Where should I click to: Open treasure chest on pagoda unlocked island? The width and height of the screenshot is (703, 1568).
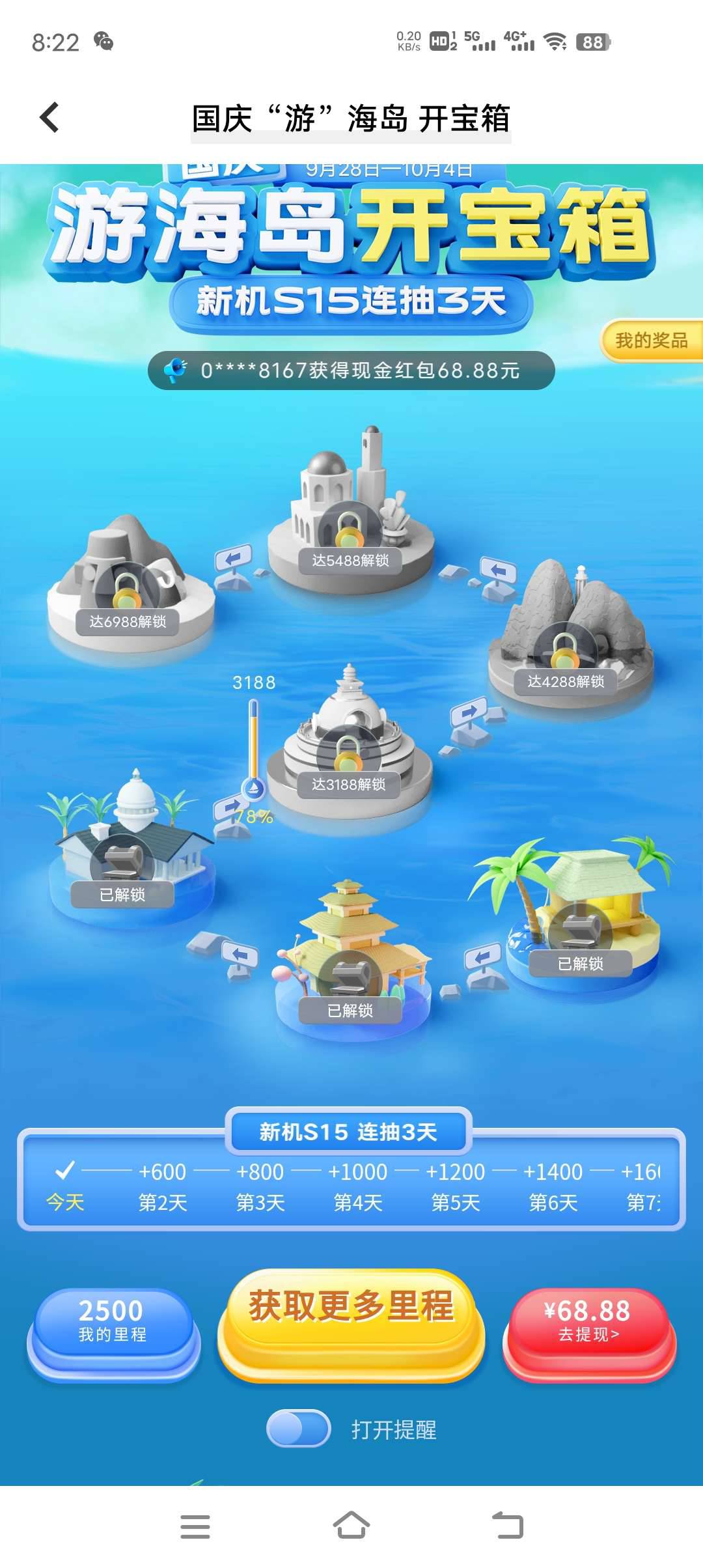[350, 977]
